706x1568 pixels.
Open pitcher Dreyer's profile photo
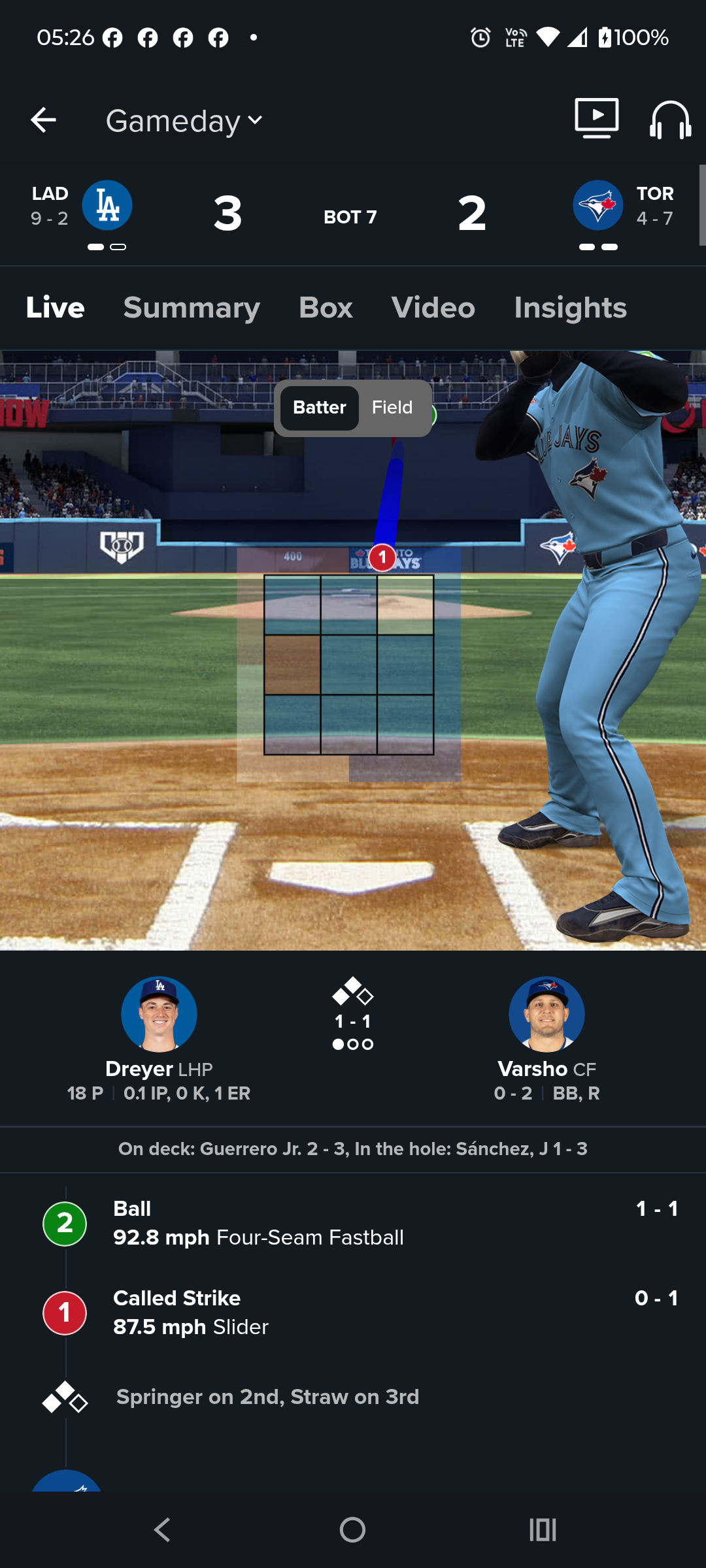[x=159, y=1014]
